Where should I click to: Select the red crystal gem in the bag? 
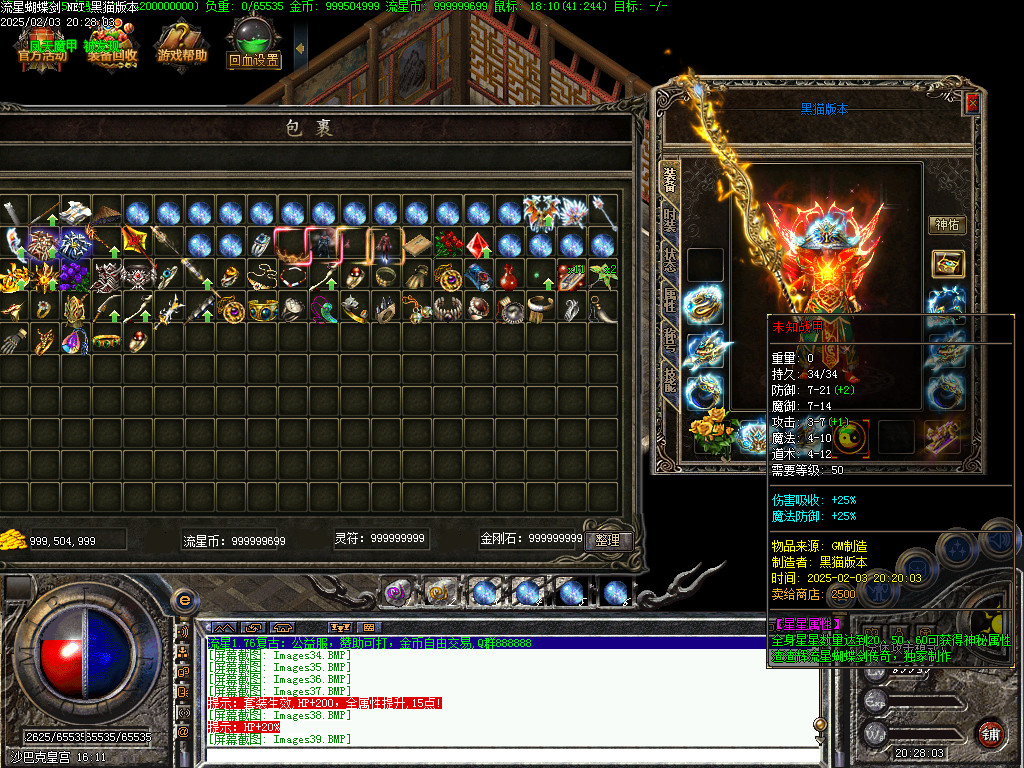[479, 244]
